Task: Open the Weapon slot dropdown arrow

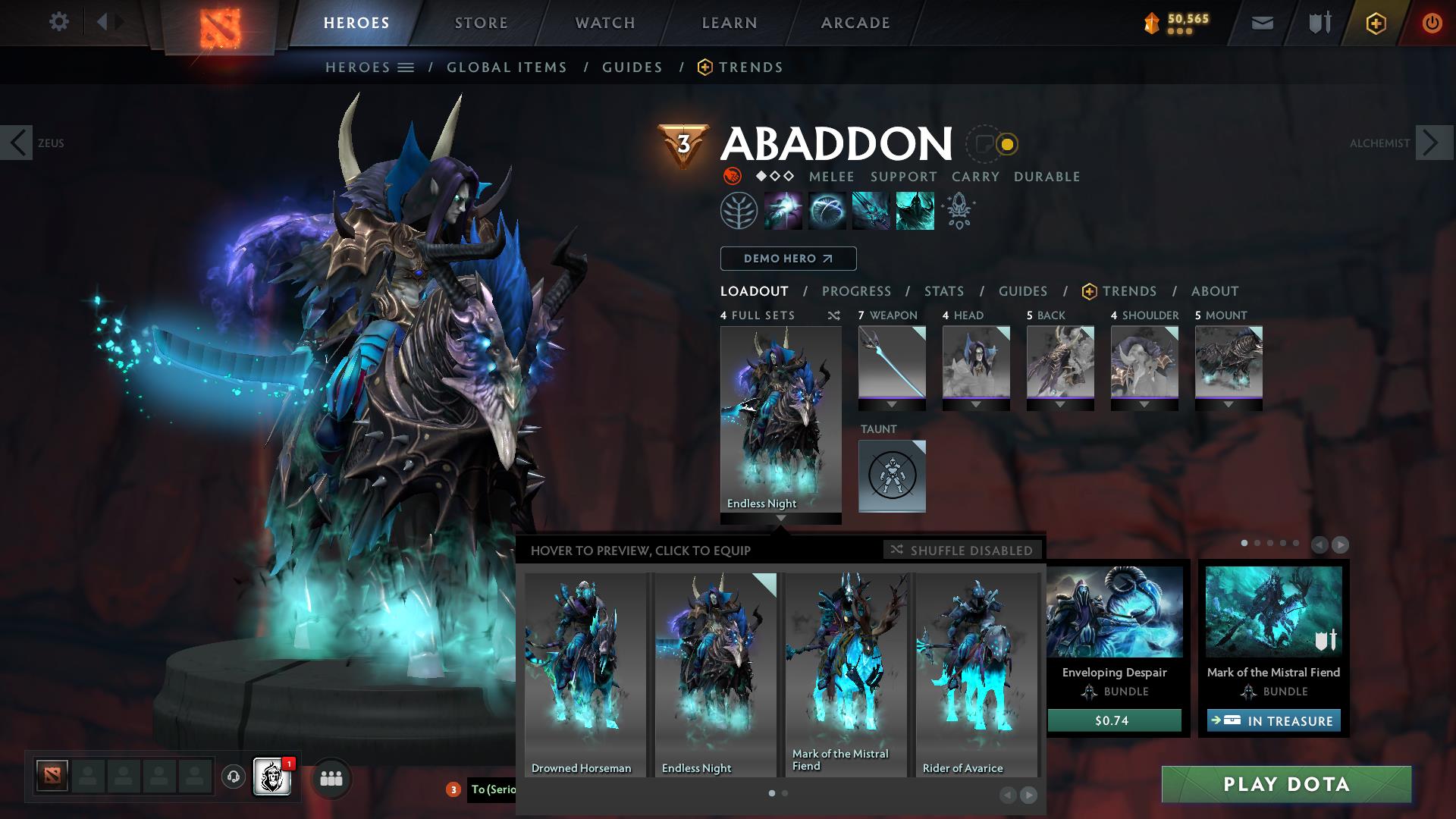Action: coord(892,405)
